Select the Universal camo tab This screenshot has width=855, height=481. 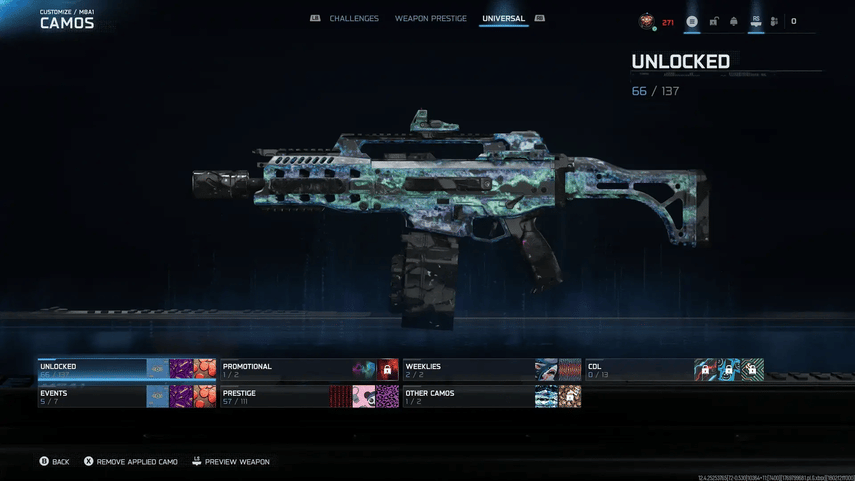[503, 19]
